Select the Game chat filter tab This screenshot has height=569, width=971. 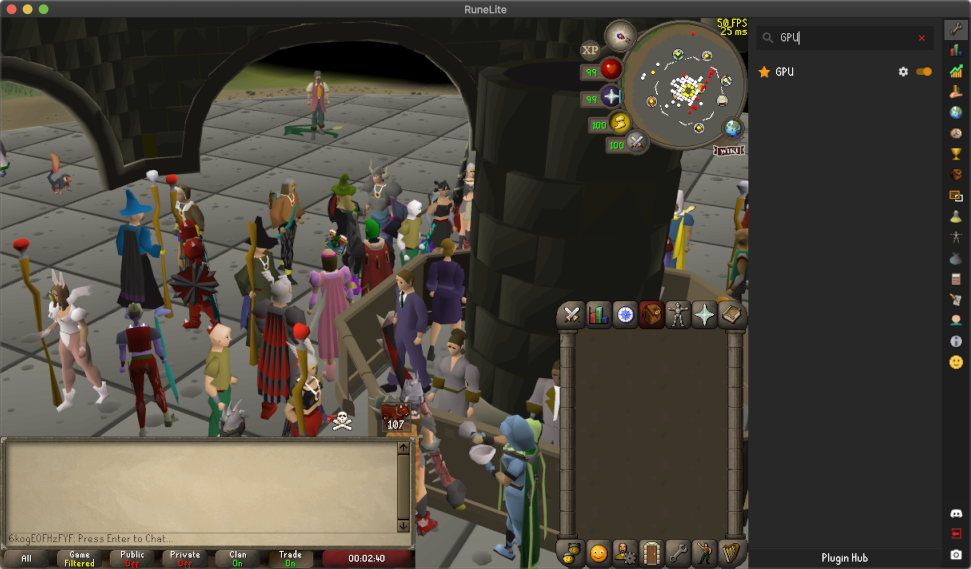click(x=80, y=558)
